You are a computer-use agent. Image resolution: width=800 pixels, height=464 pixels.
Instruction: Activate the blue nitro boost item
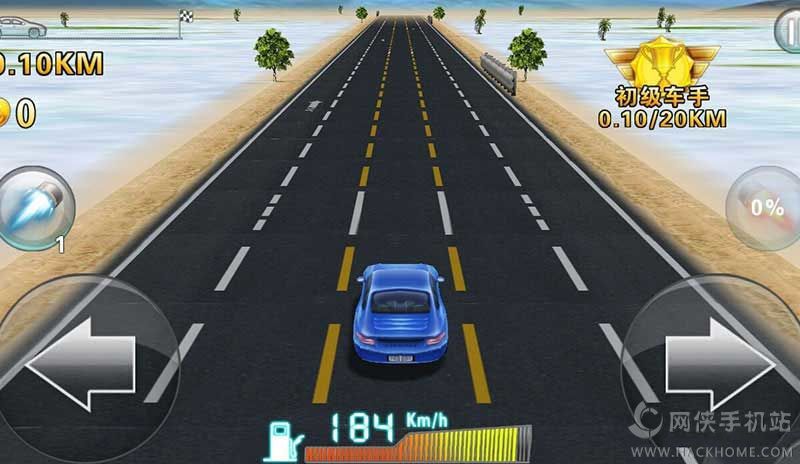(36, 208)
